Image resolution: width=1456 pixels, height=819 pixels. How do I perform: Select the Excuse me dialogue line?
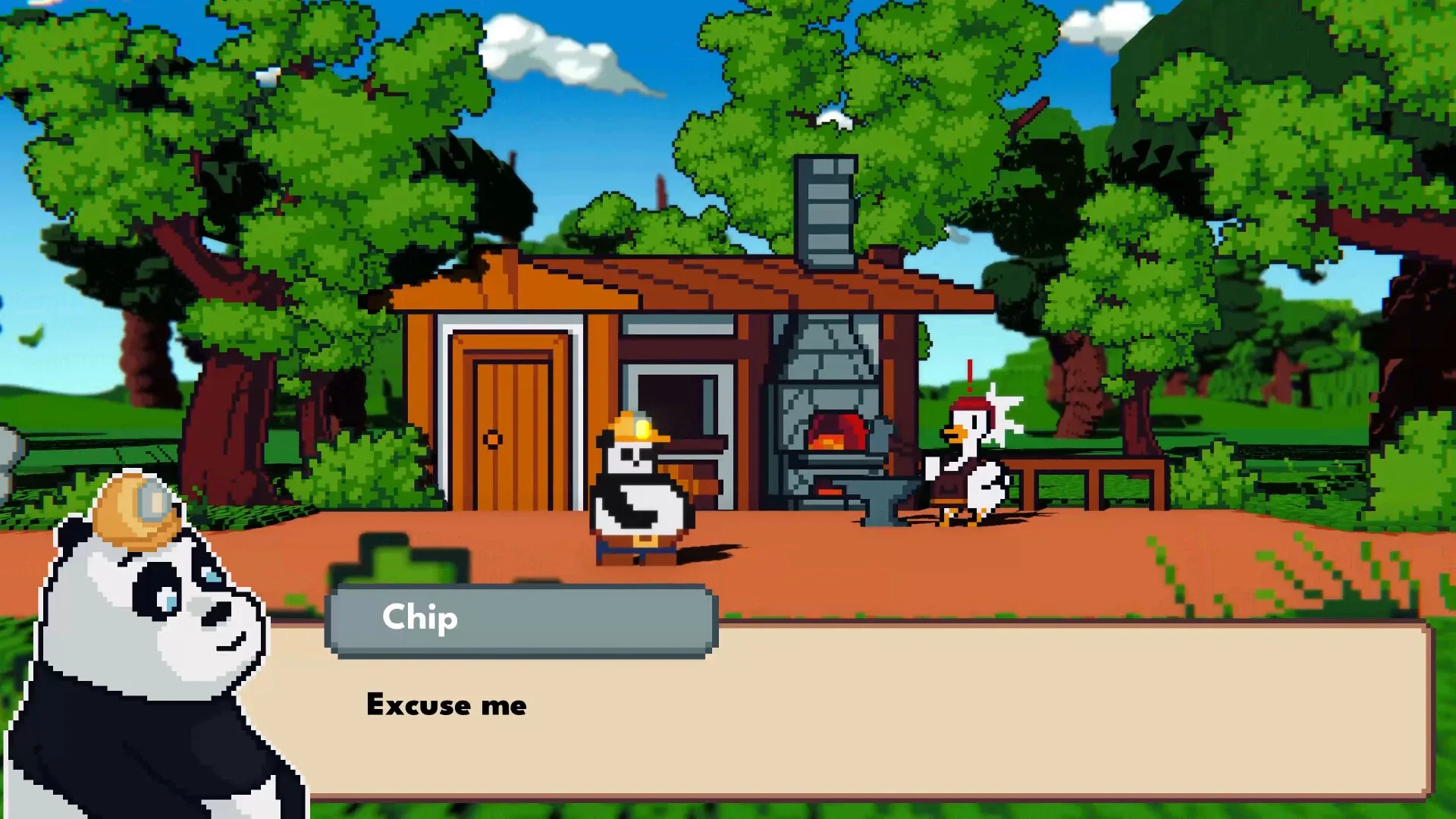tap(446, 705)
